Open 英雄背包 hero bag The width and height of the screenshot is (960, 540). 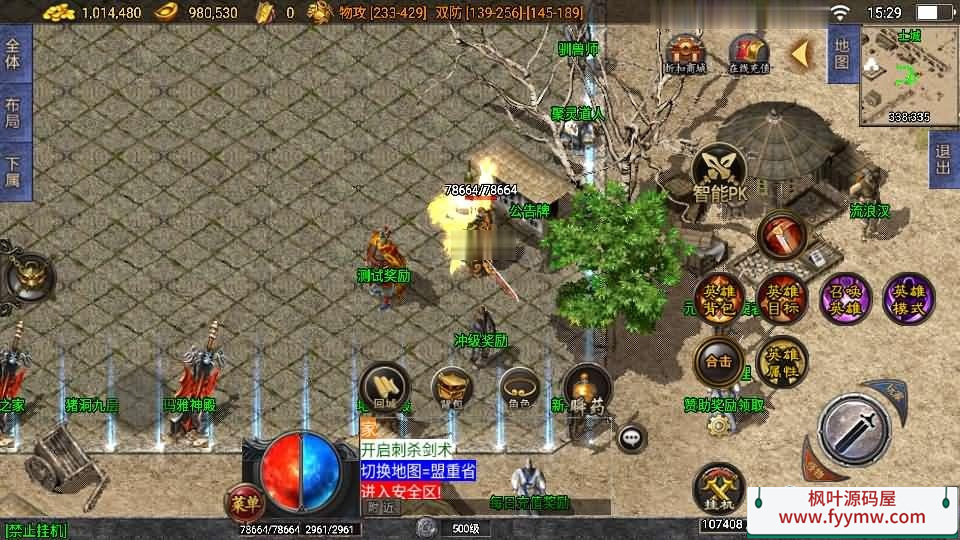click(718, 299)
